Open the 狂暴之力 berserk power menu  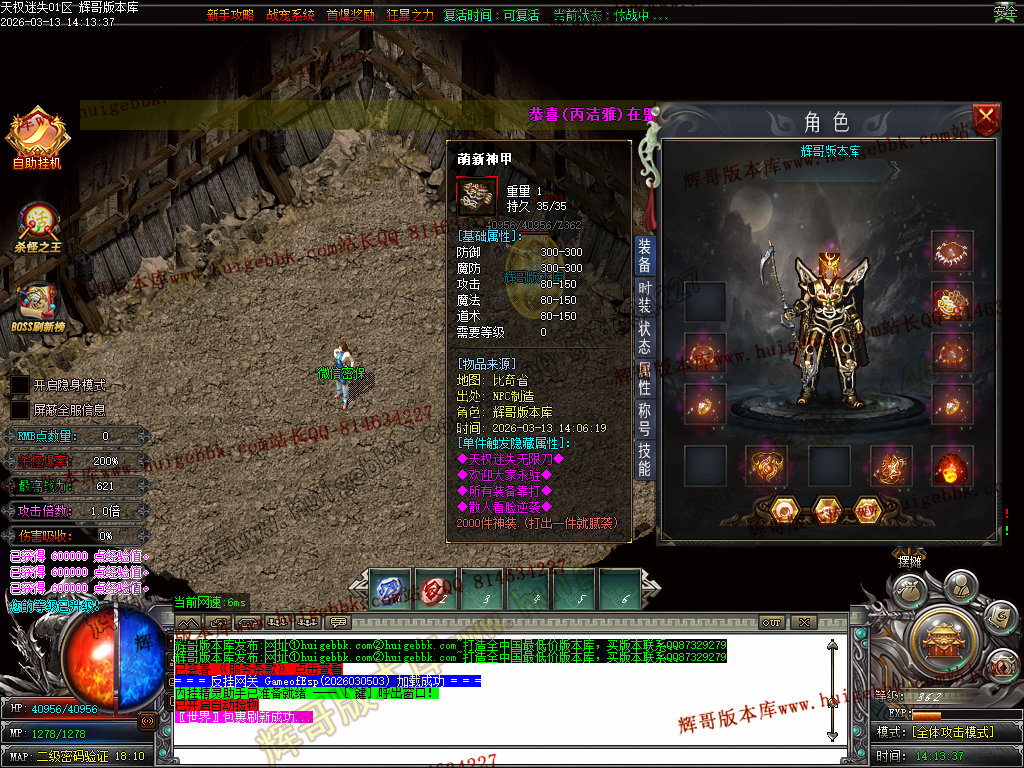coord(410,15)
